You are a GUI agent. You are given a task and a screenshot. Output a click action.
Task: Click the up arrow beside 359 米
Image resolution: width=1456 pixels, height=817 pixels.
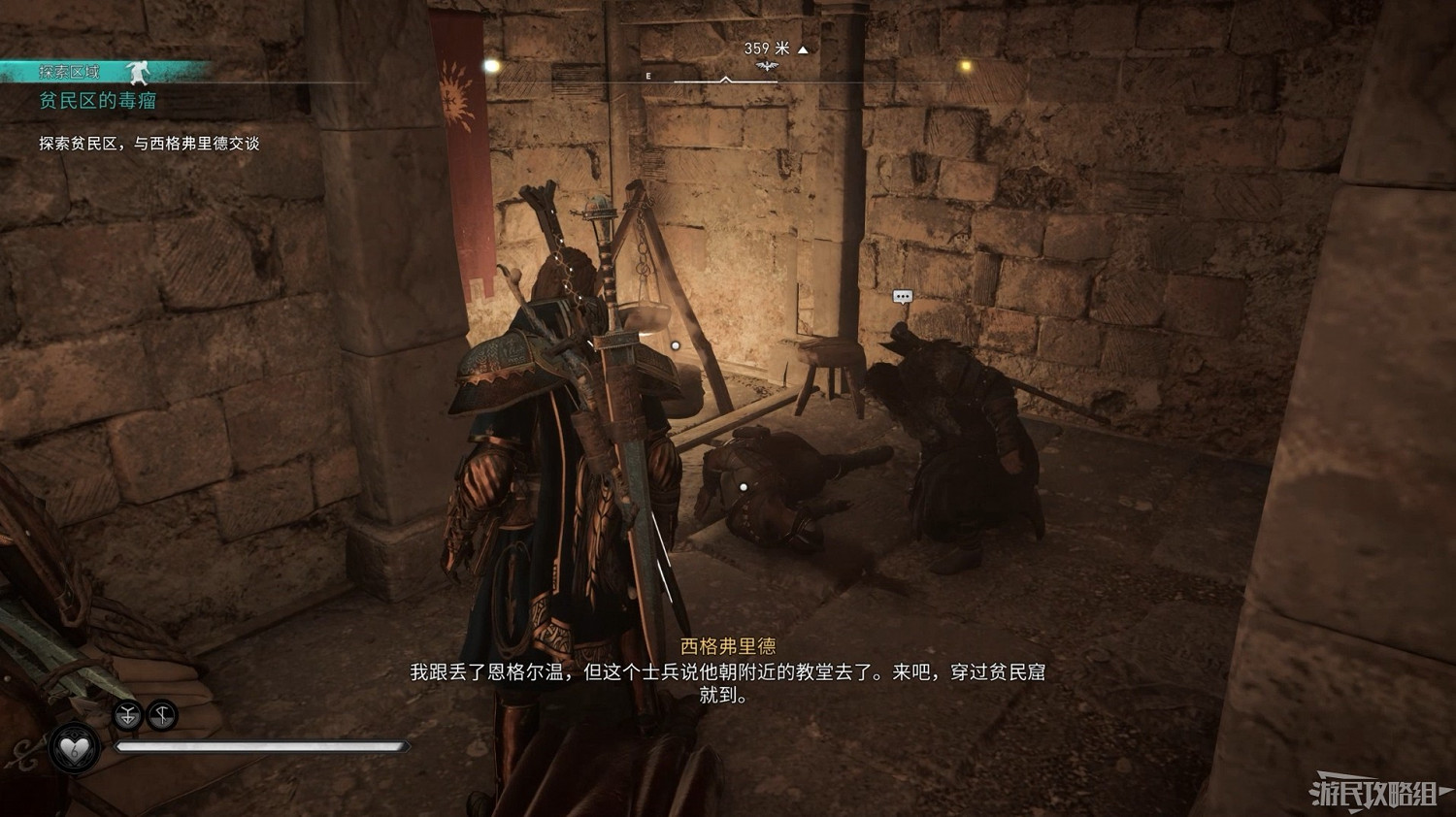[x=801, y=48]
